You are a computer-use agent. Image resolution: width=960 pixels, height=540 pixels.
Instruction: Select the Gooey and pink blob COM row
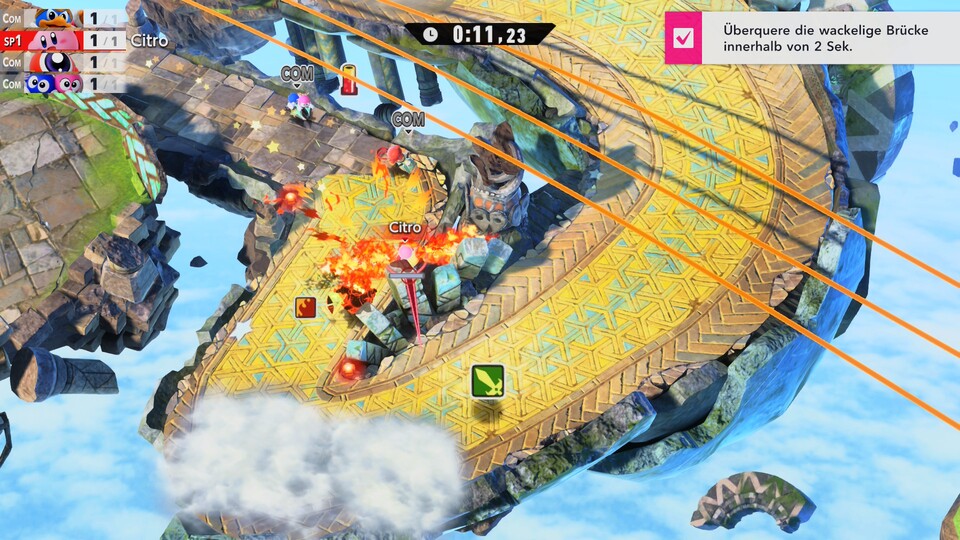62,84
